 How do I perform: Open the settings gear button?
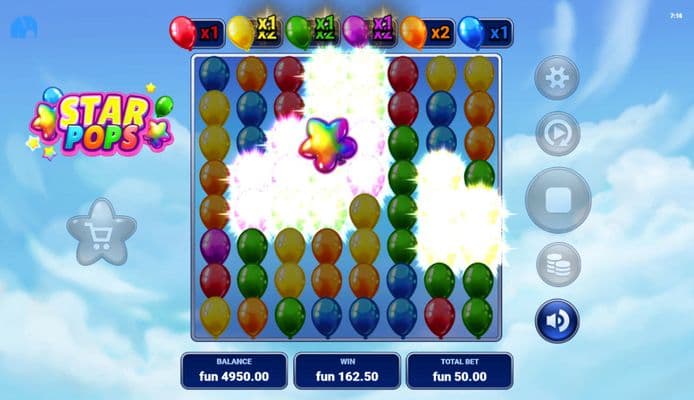tap(557, 77)
